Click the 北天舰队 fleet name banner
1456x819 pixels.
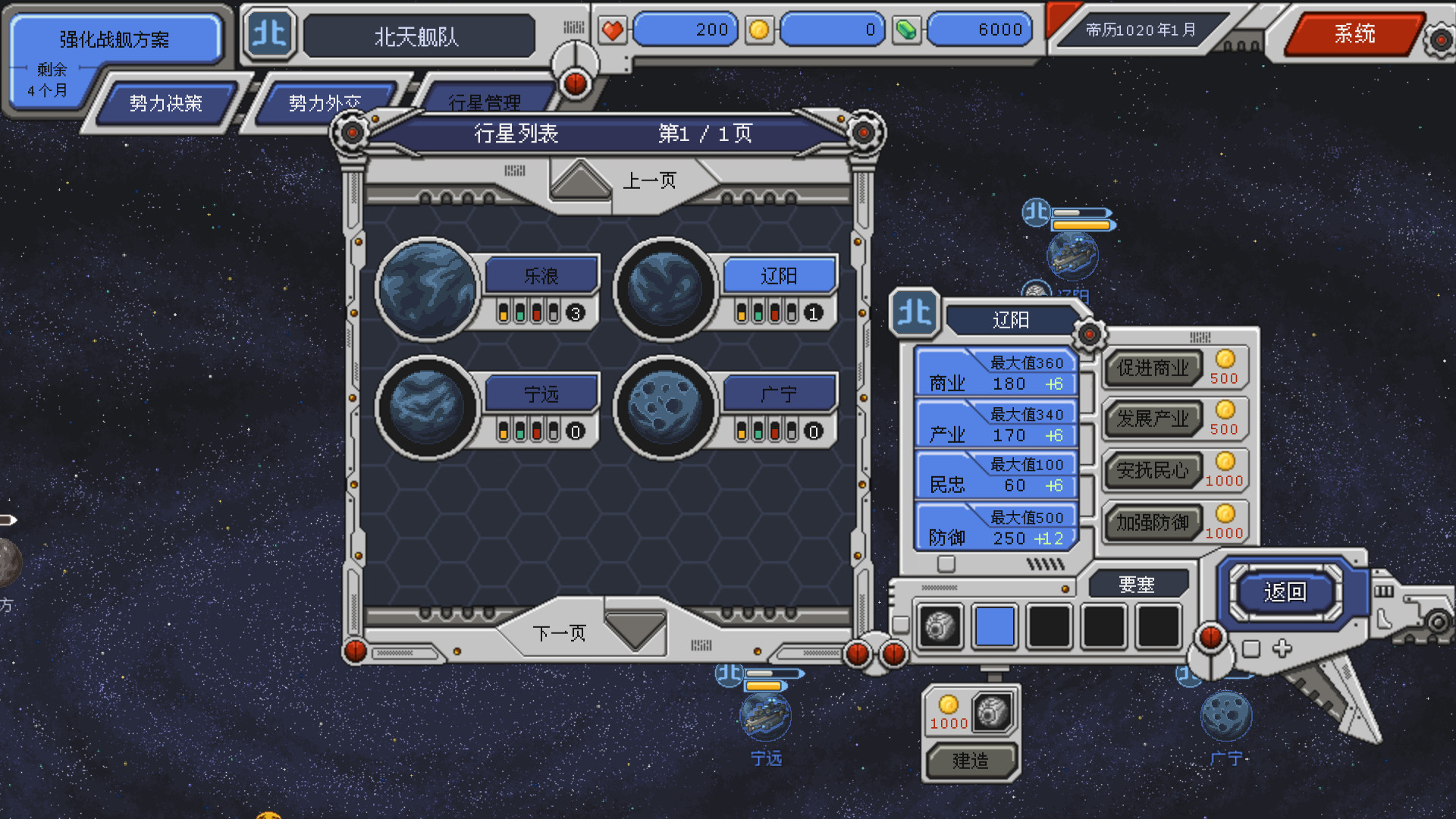point(417,36)
